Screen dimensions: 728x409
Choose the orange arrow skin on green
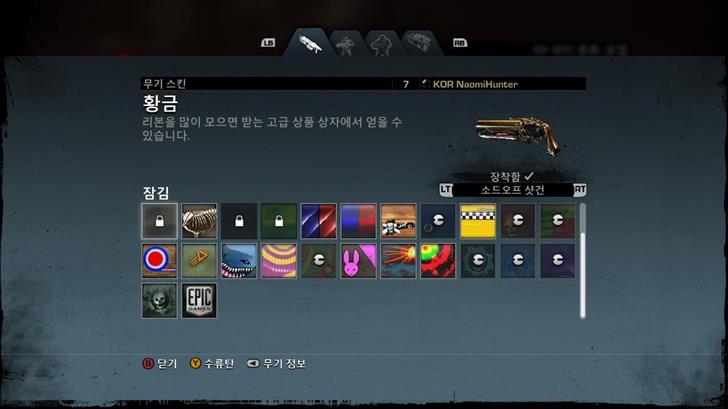(x=199, y=261)
